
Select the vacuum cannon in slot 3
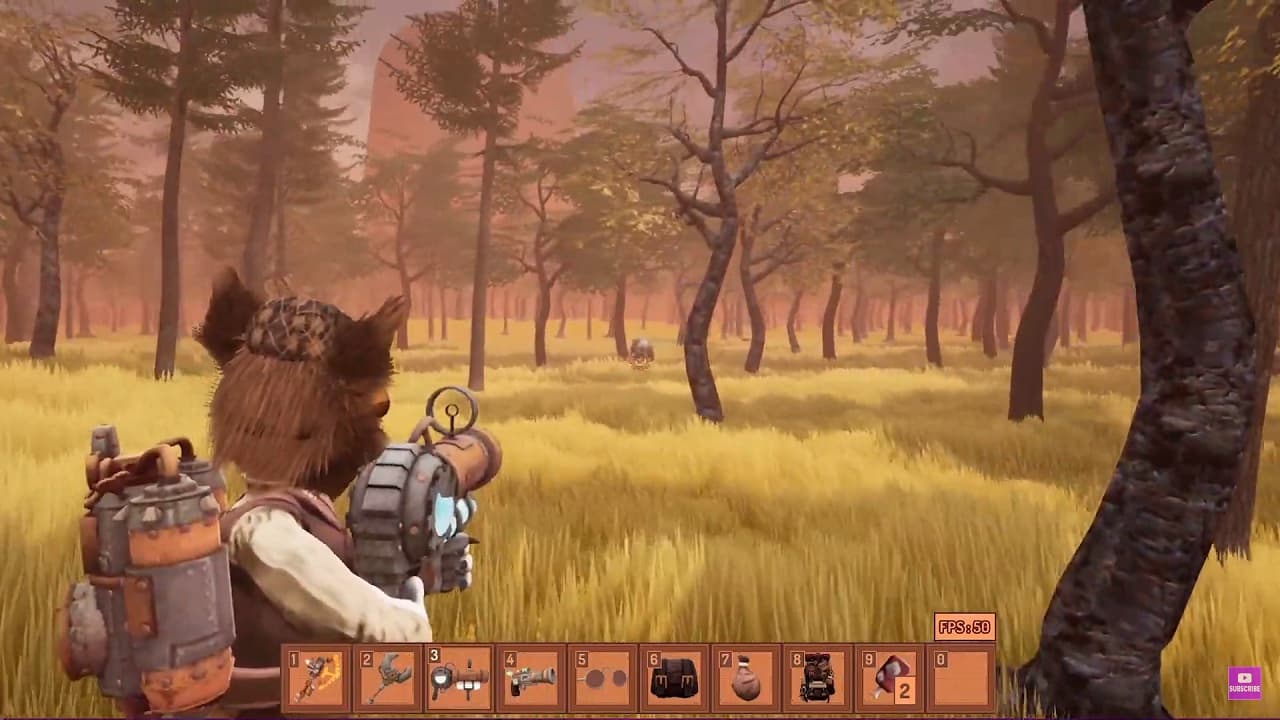460,678
